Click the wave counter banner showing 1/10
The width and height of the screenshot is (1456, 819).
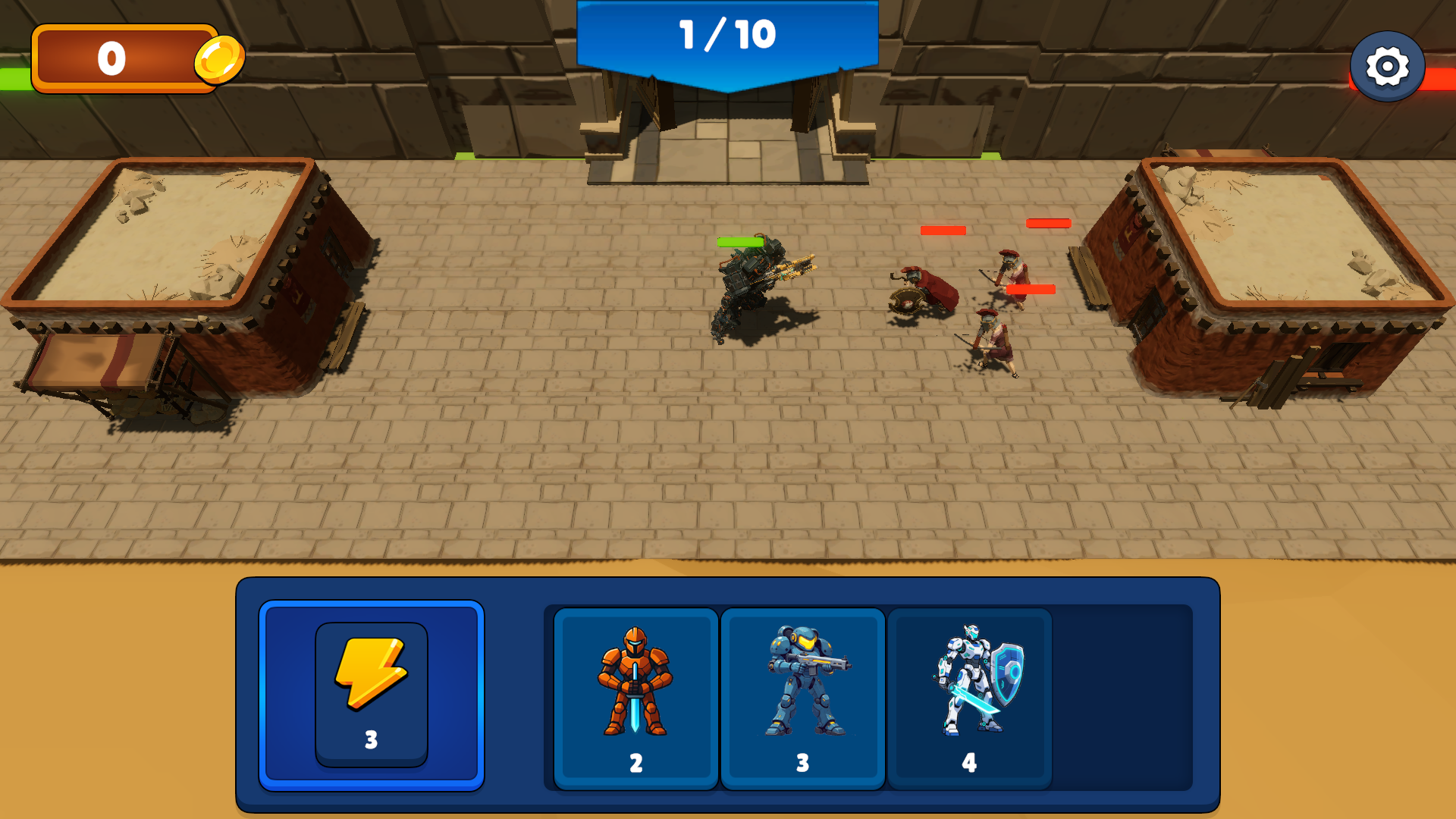tap(726, 33)
